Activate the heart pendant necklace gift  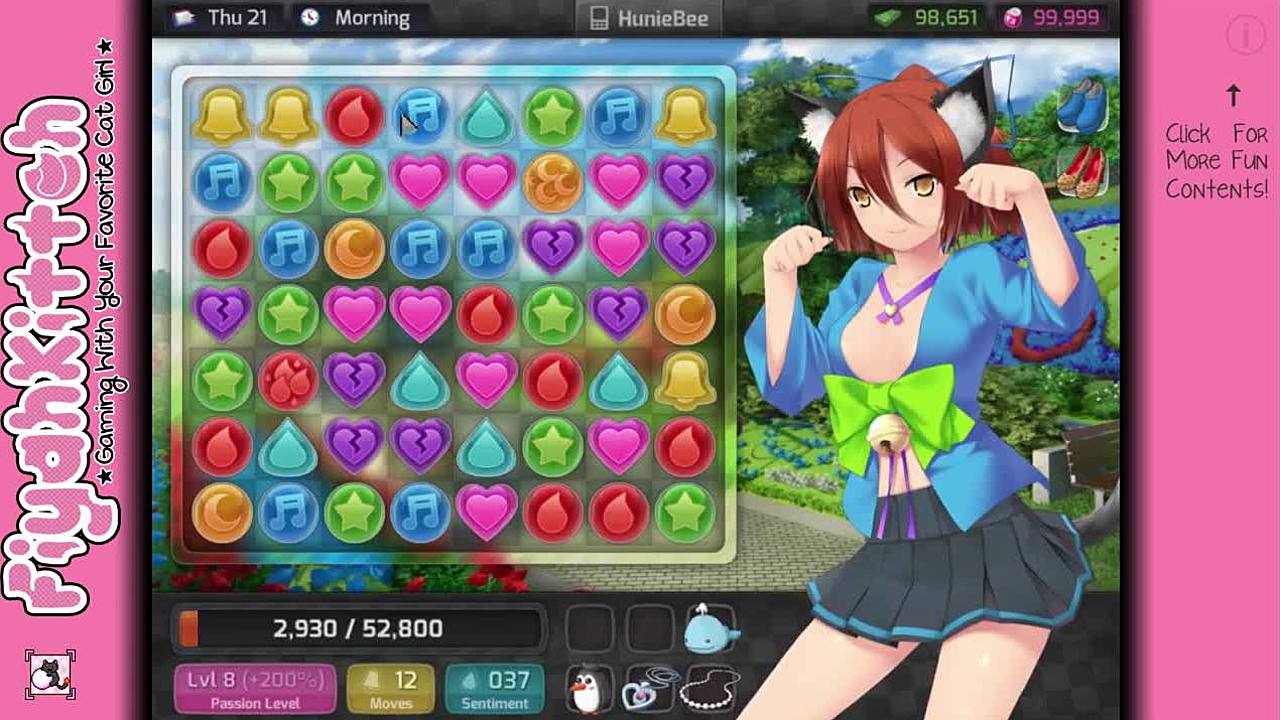point(648,688)
